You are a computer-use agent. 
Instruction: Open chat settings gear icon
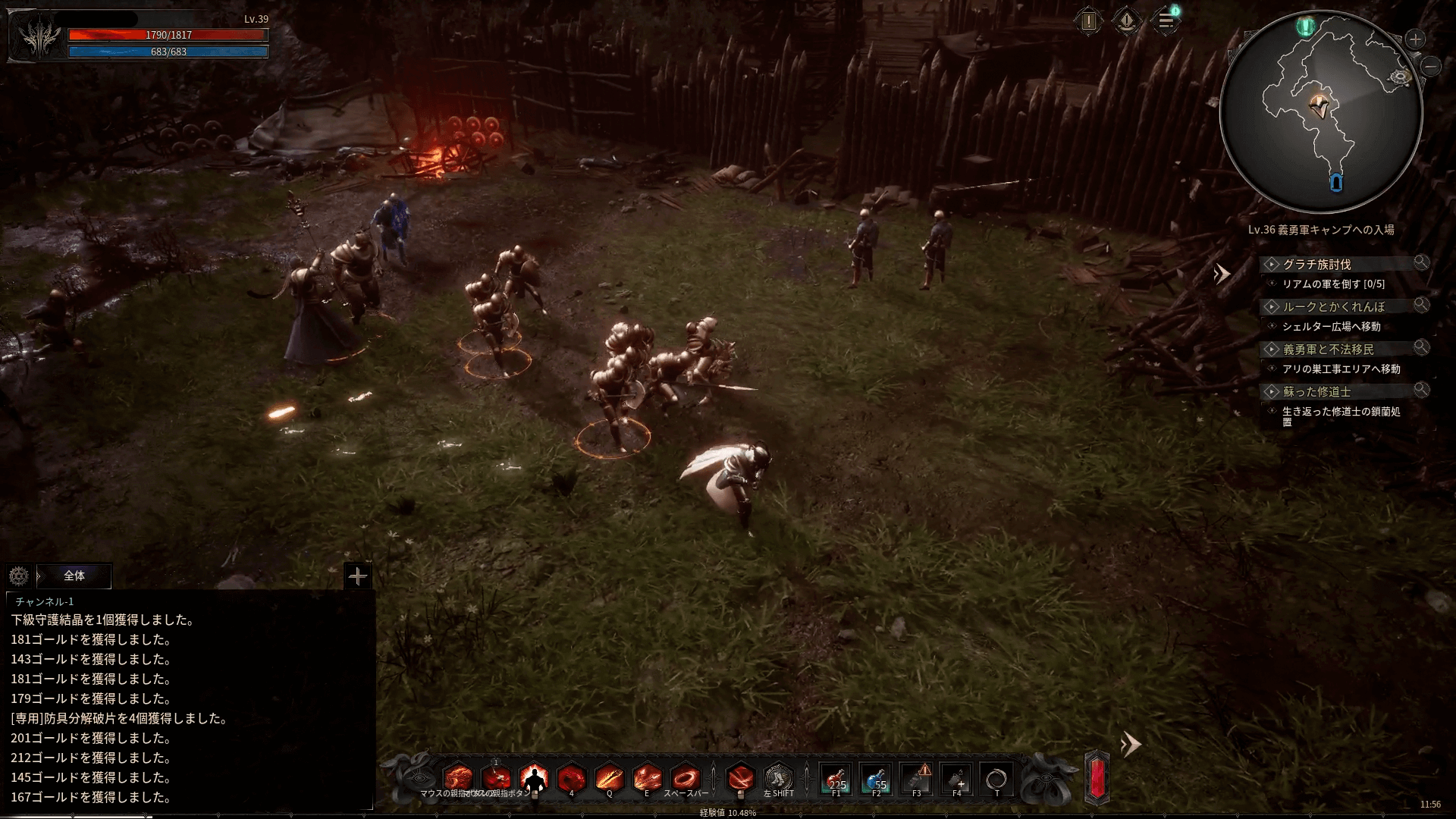pos(19,576)
